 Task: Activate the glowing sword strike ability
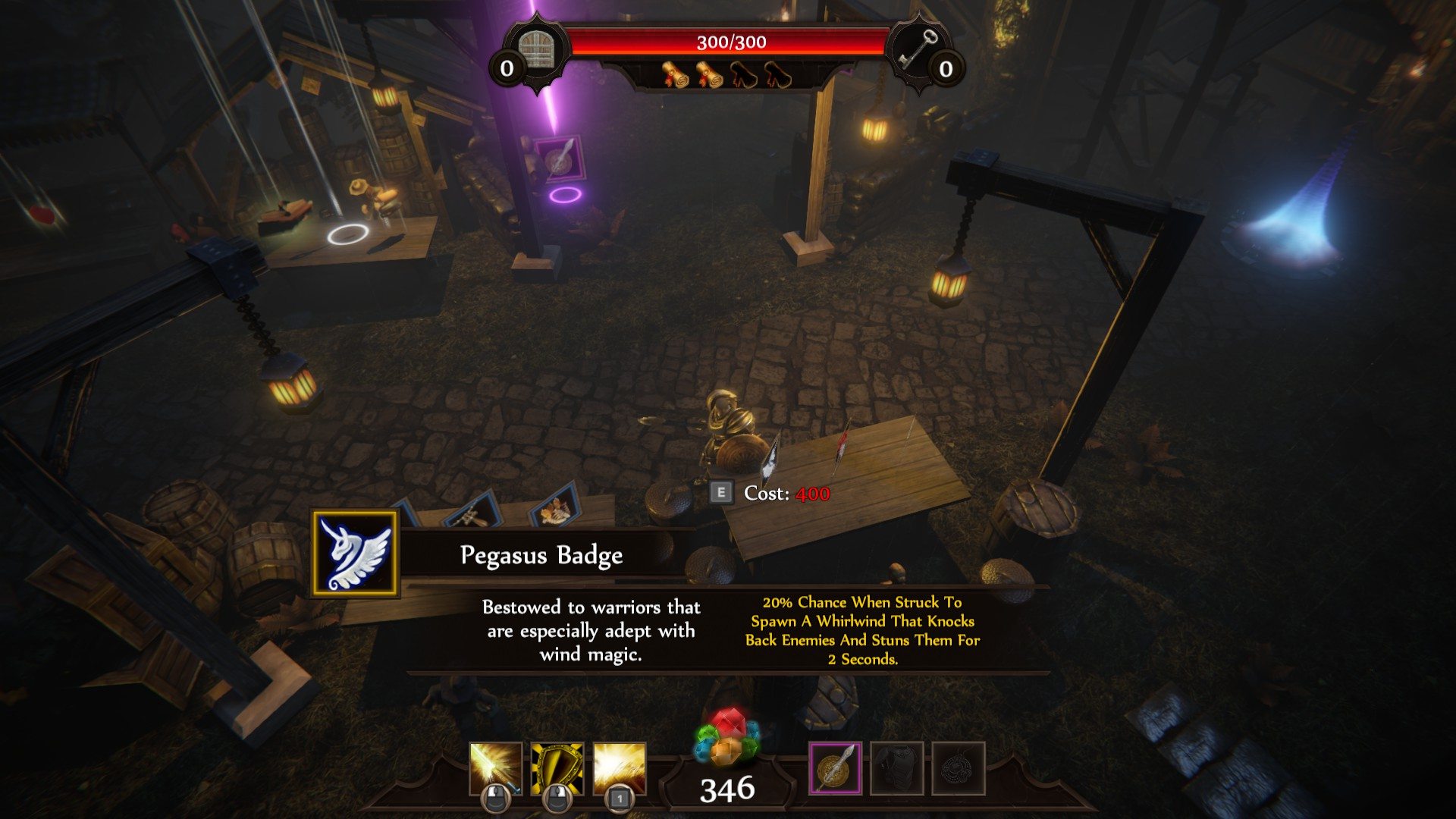[x=495, y=768]
